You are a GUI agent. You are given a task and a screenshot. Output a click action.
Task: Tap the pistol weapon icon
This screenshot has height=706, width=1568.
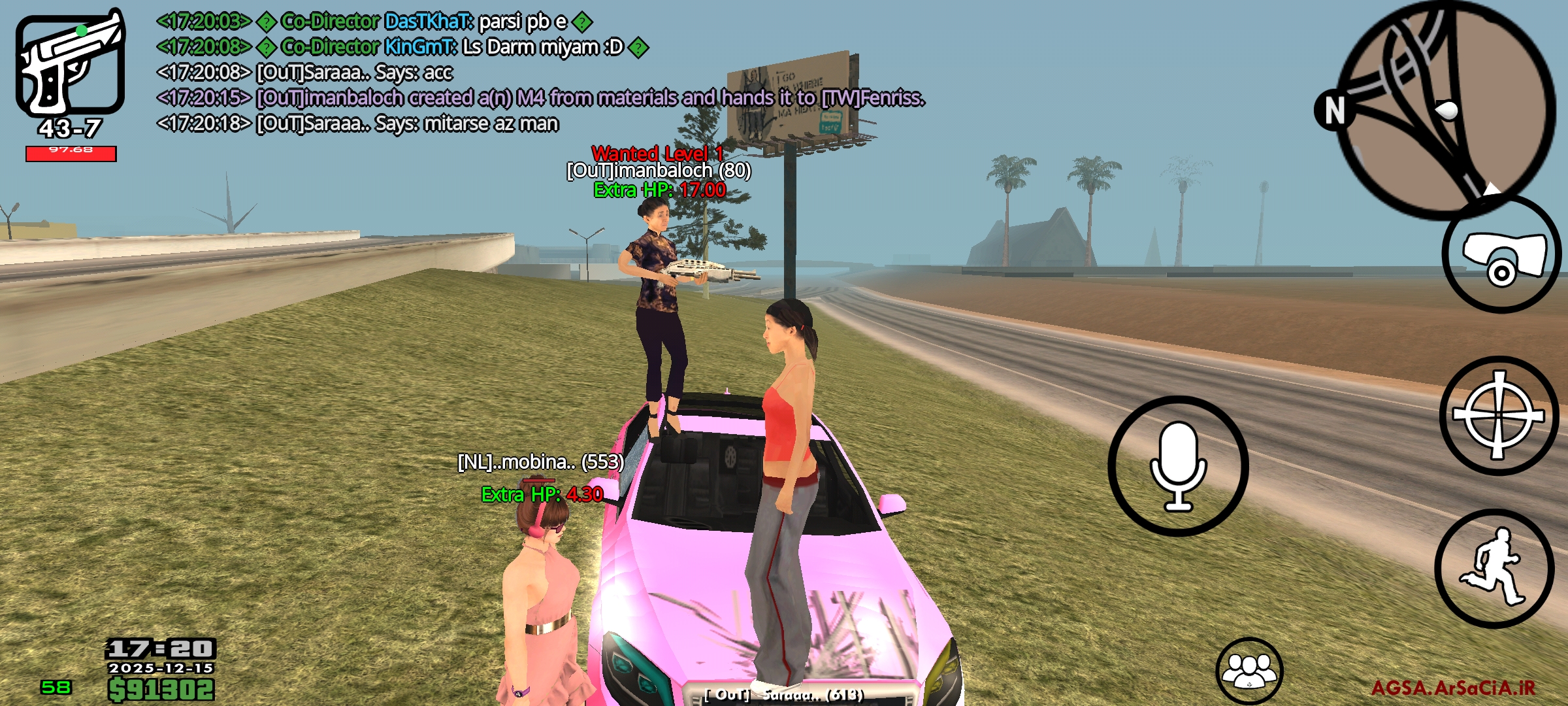71,64
